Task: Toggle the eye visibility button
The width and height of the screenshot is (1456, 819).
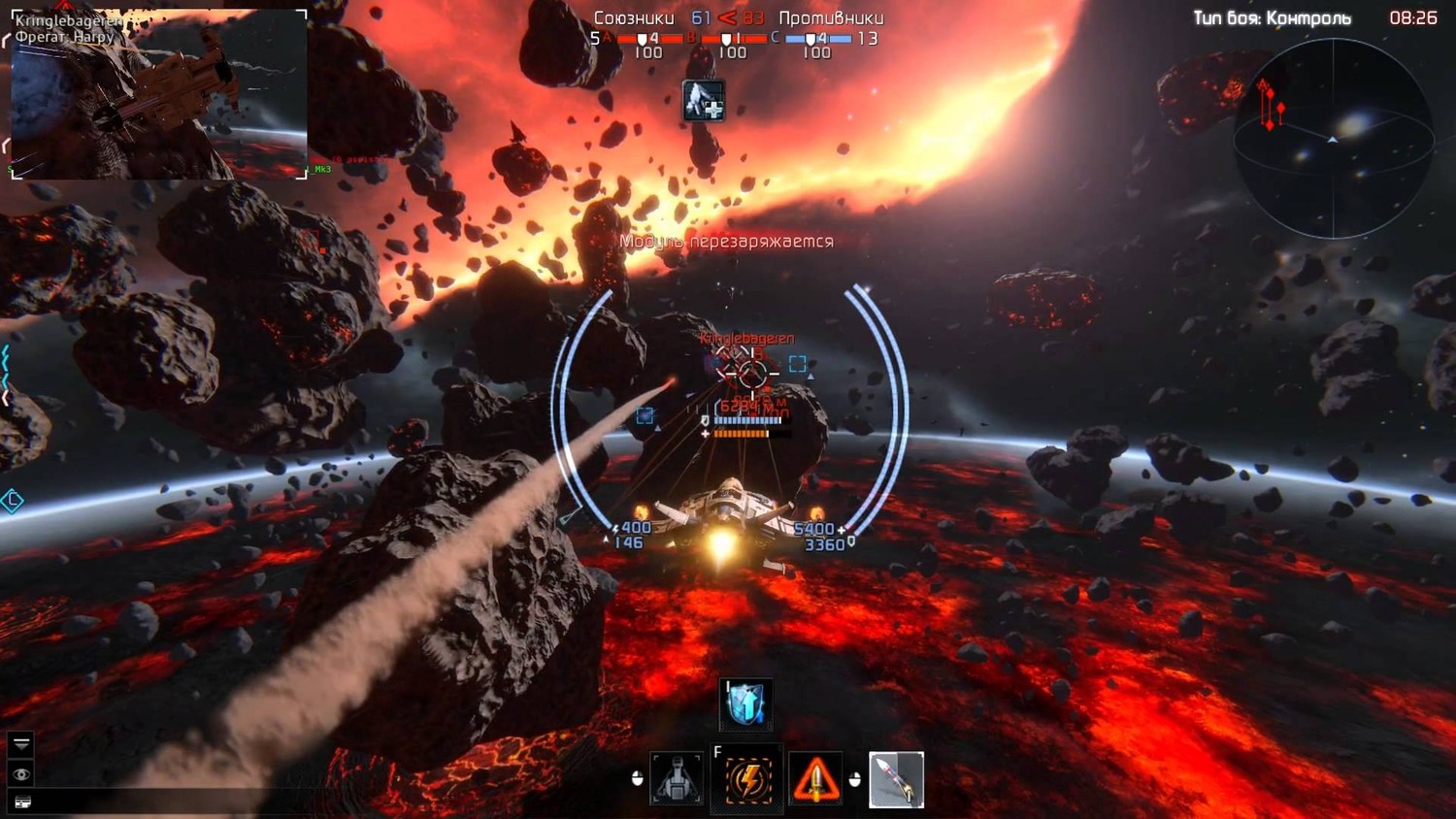Action: click(21, 773)
